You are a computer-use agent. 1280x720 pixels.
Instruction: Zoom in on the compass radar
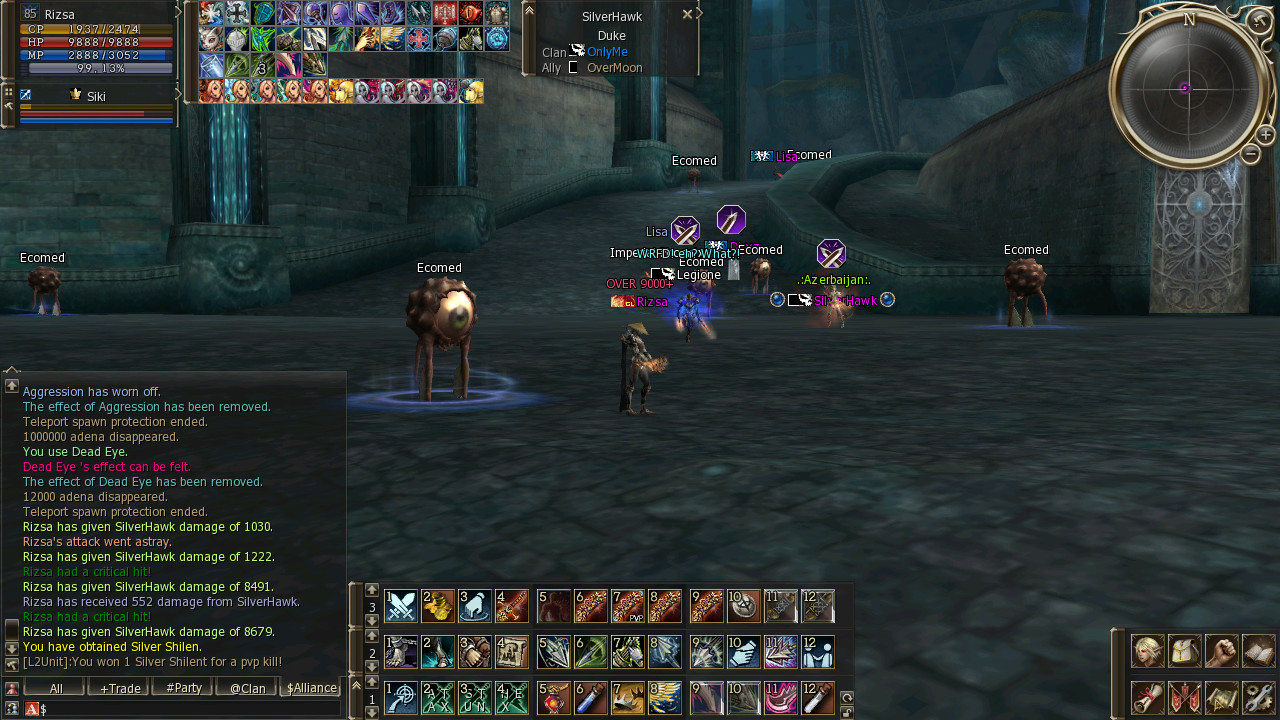pyautogui.click(x=1265, y=135)
